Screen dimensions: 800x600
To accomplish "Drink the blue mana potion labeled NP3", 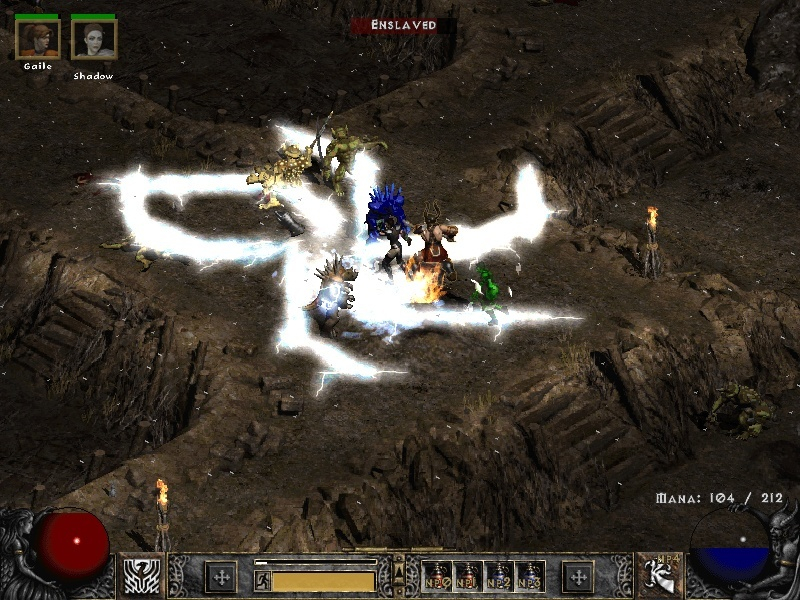I will coord(530,577).
